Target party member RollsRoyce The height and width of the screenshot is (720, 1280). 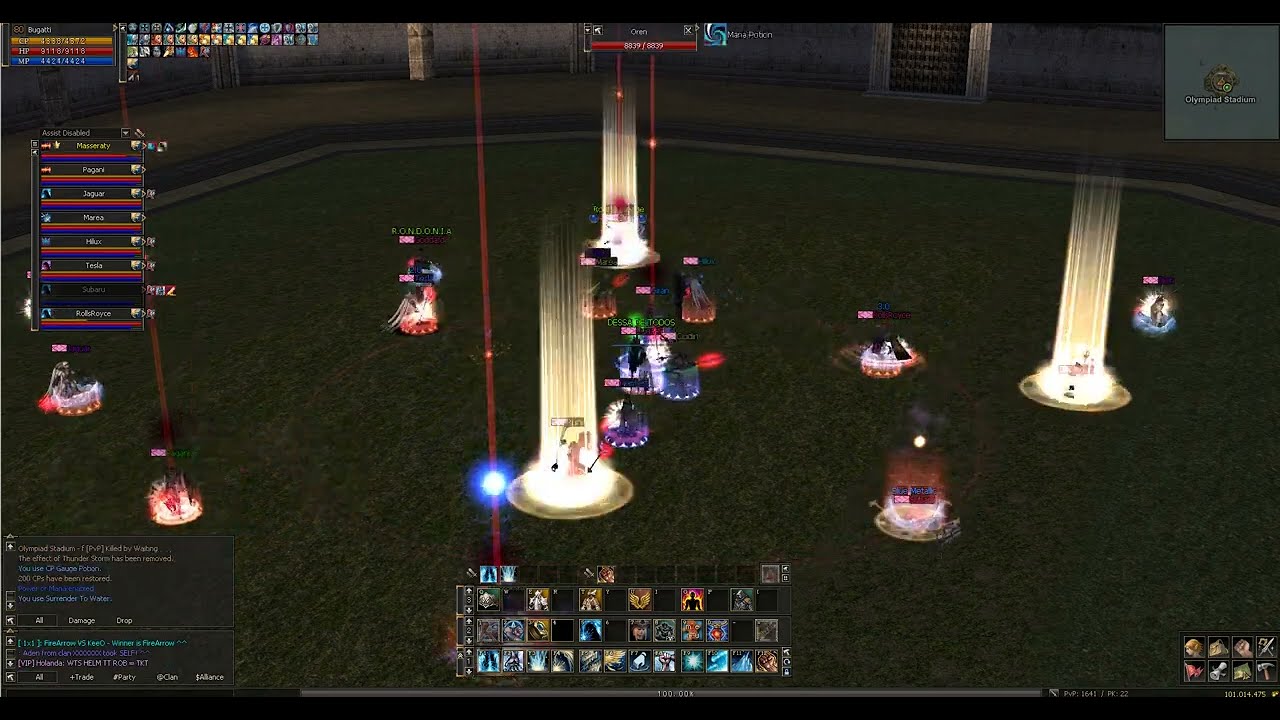coord(93,313)
